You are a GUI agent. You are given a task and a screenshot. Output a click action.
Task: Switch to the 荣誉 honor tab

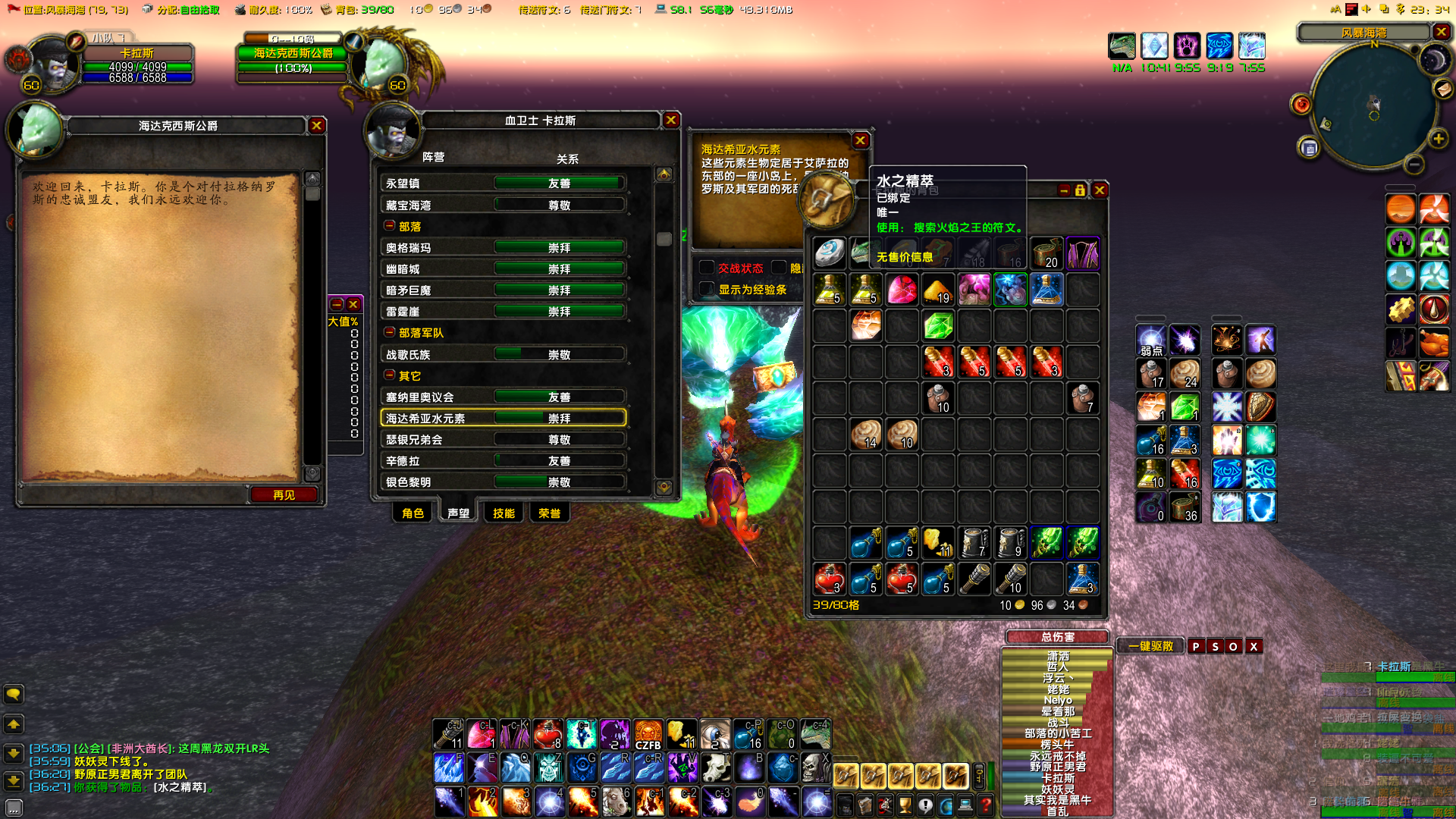(549, 513)
